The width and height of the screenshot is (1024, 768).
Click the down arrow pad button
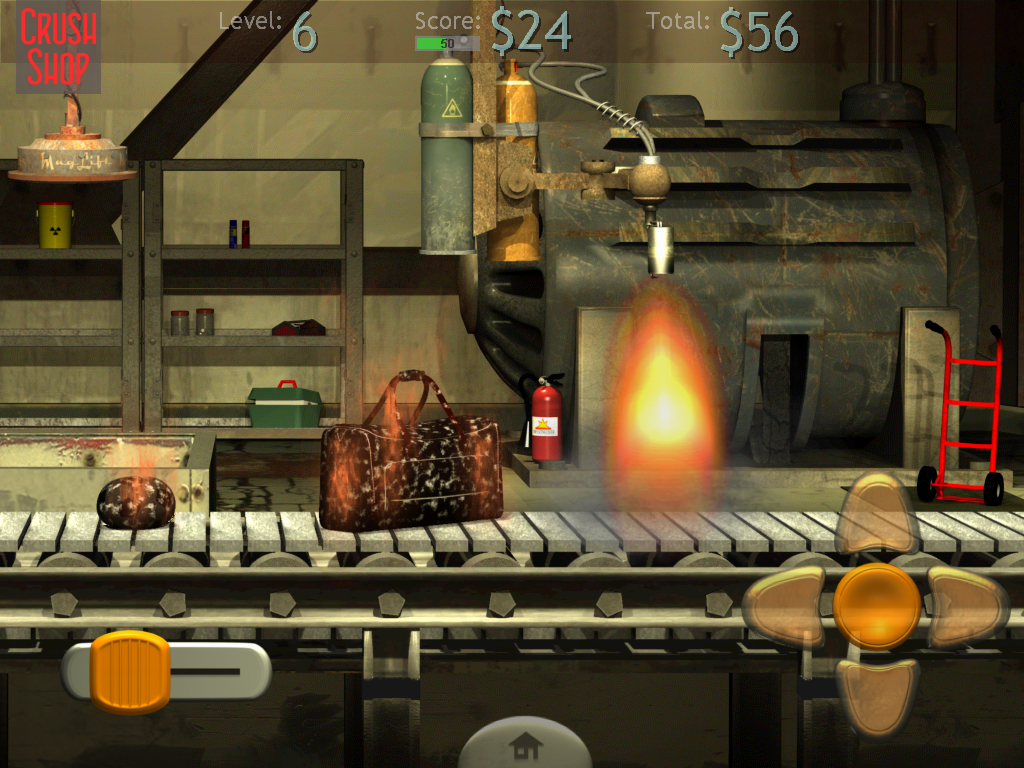[876, 693]
